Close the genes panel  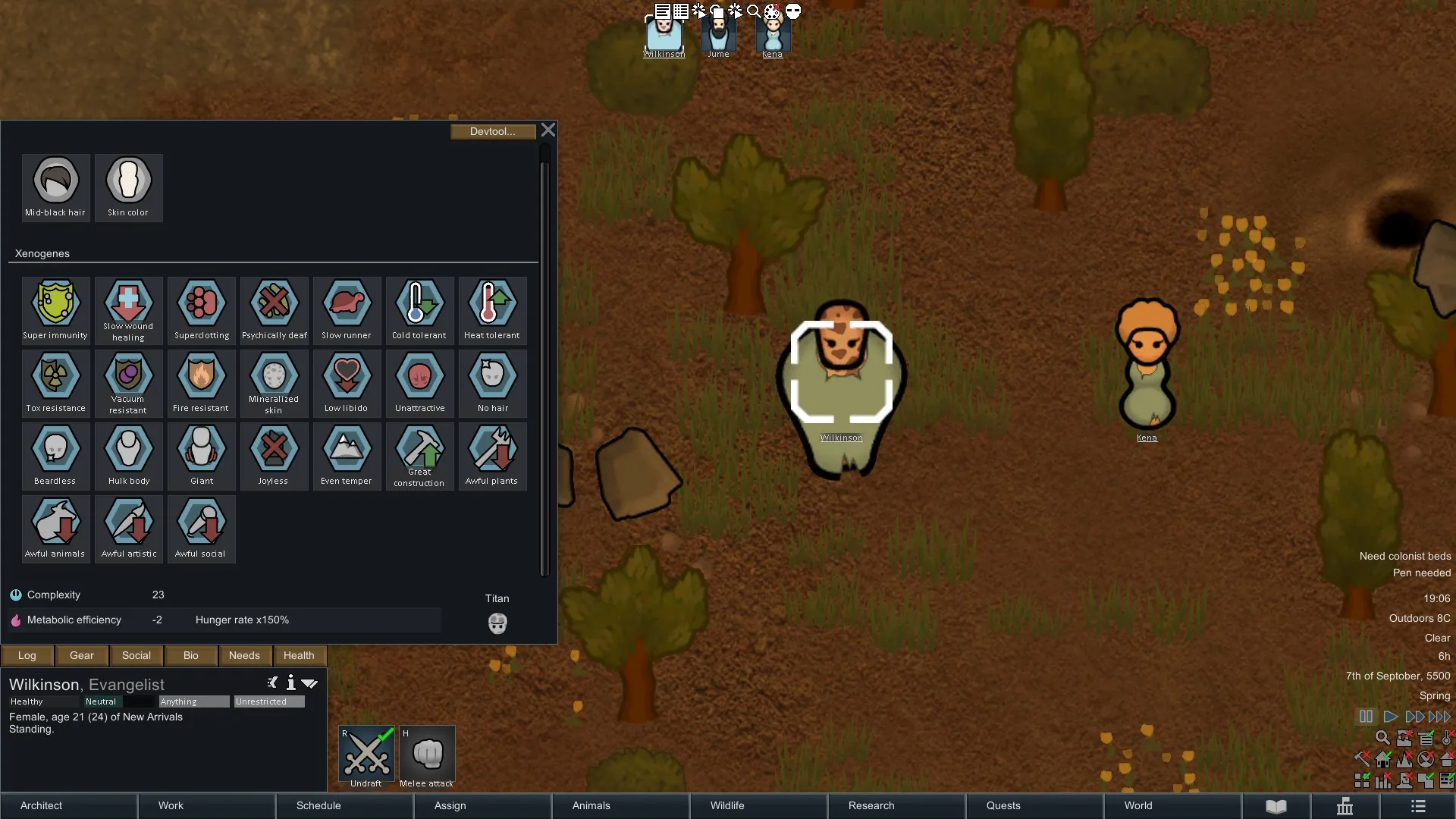[x=548, y=130]
